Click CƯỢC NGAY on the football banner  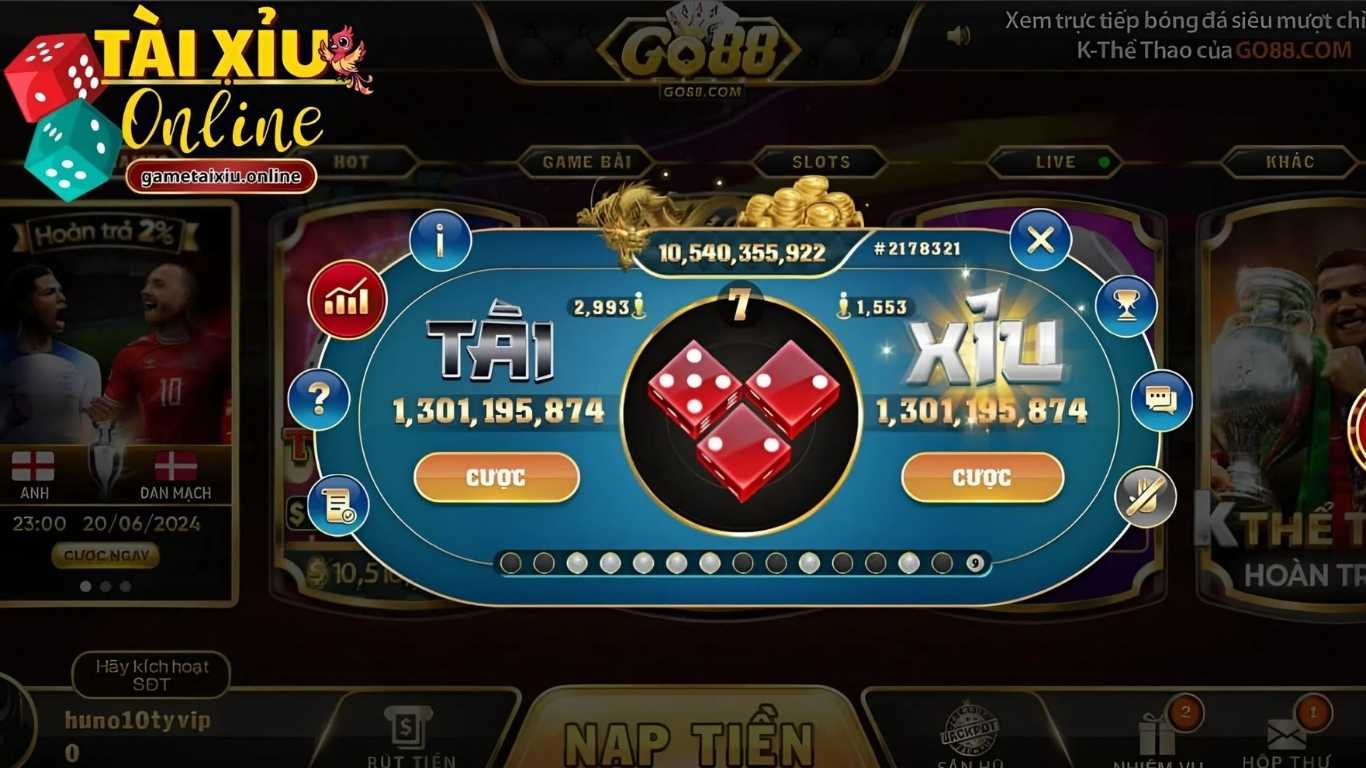coord(104,557)
